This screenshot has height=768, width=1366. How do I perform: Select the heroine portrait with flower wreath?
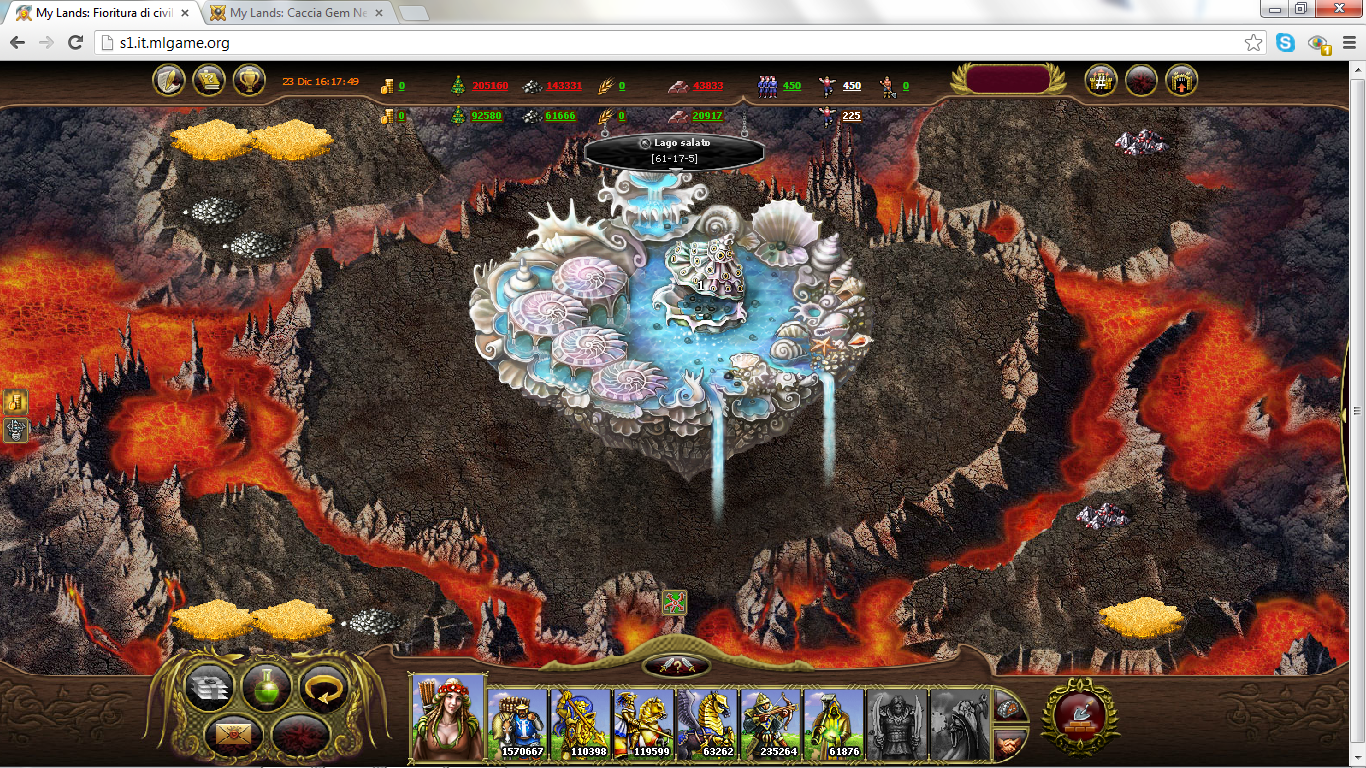pos(448,717)
